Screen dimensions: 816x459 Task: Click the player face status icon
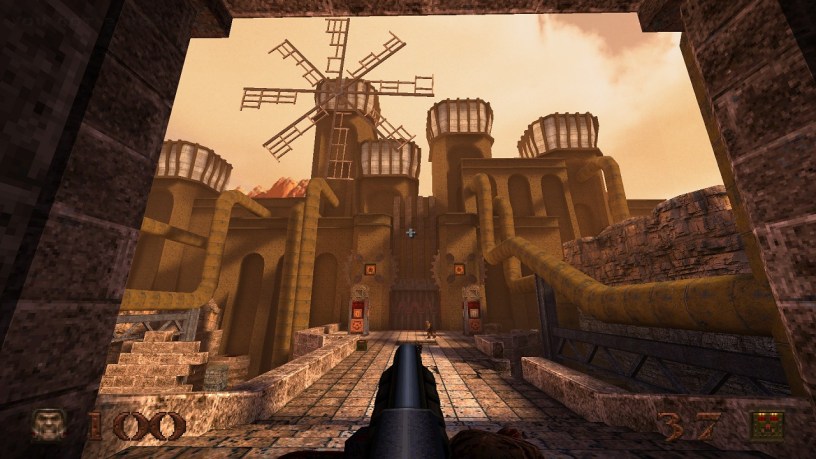tap(48, 425)
